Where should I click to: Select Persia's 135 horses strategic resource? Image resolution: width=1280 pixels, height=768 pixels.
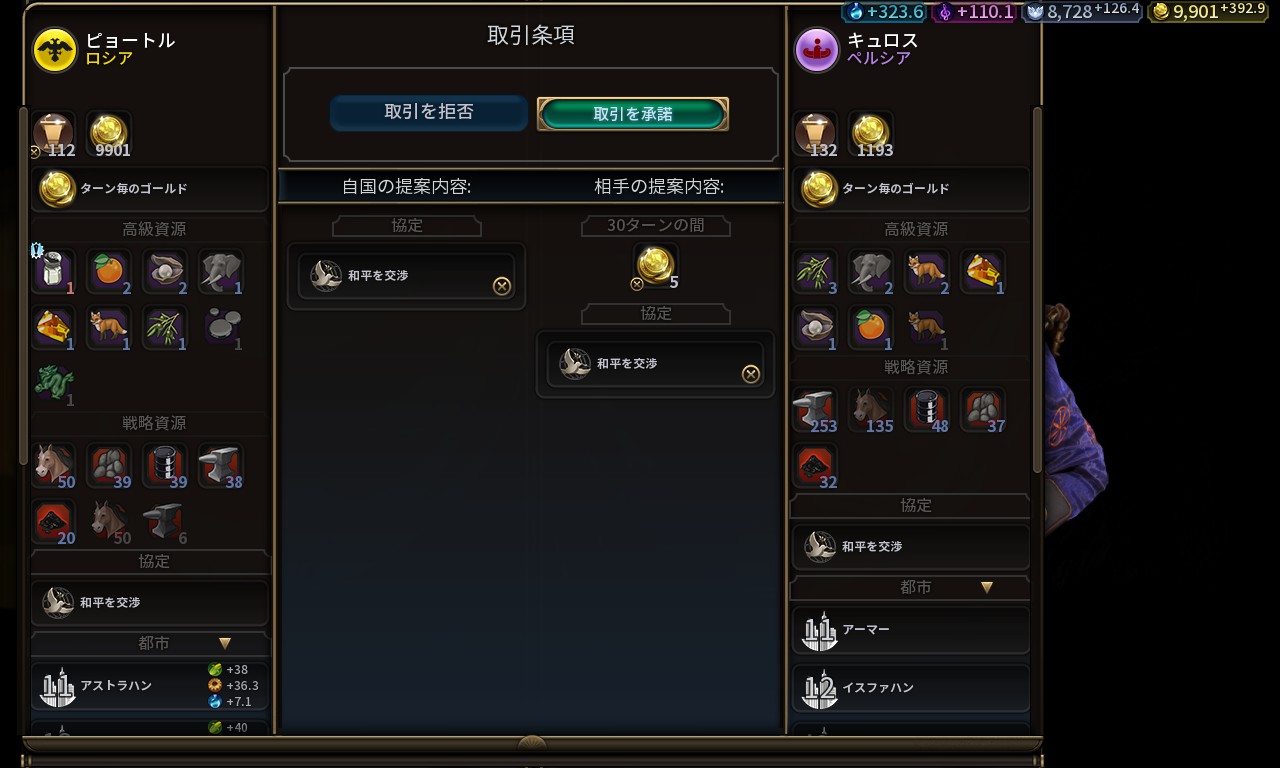coord(872,410)
